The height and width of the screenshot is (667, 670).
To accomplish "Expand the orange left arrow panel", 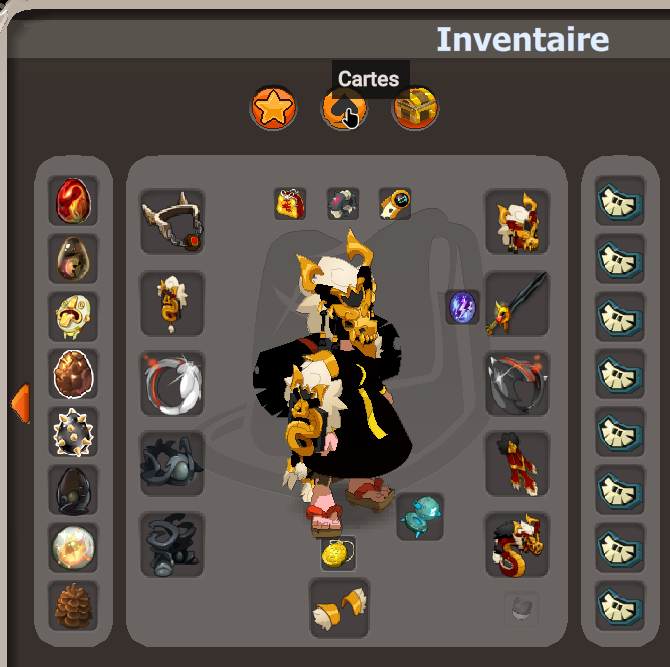I will click(x=19, y=402).
